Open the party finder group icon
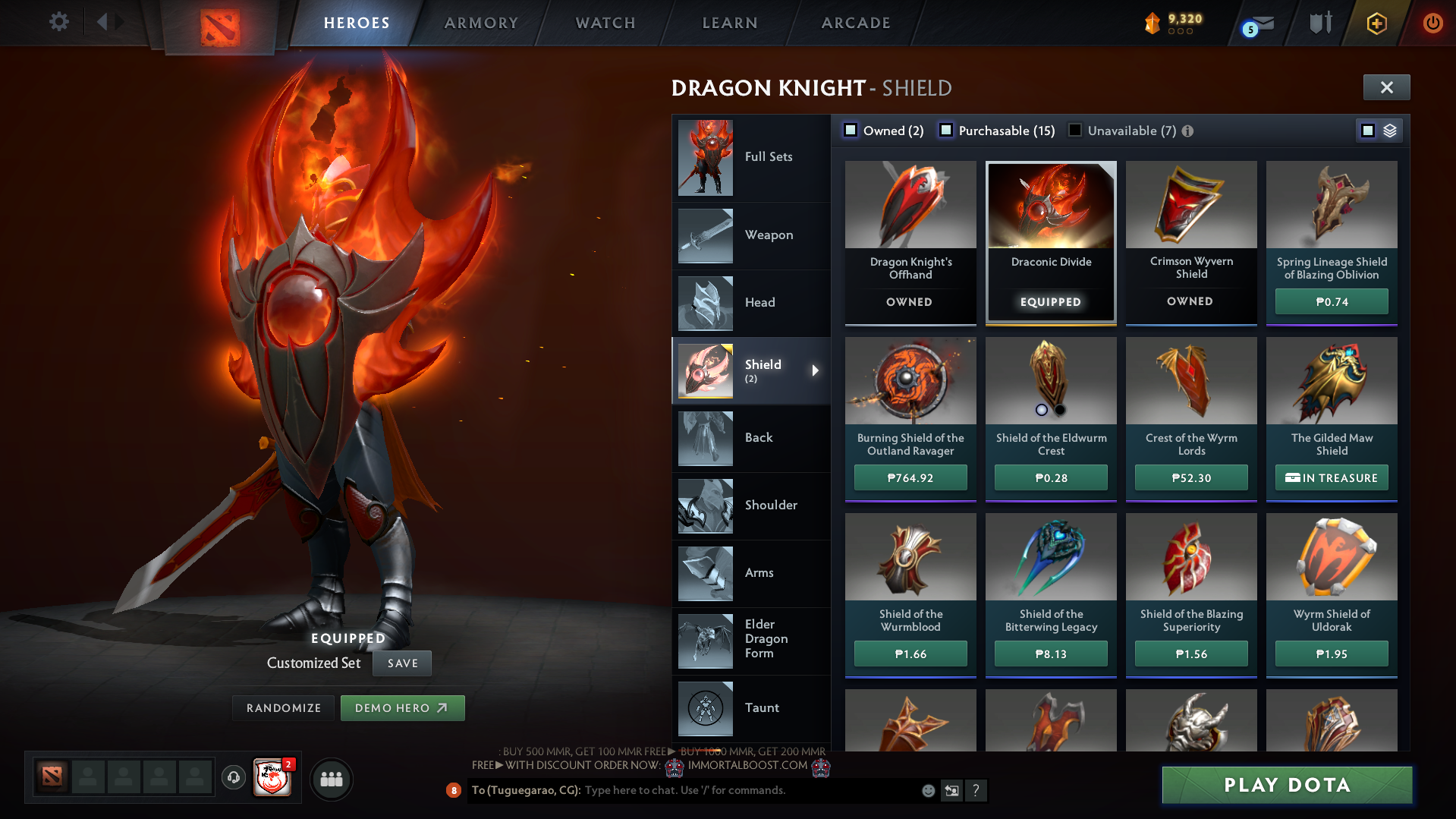The width and height of the screenshot is (1456, 819). point(331,778)
